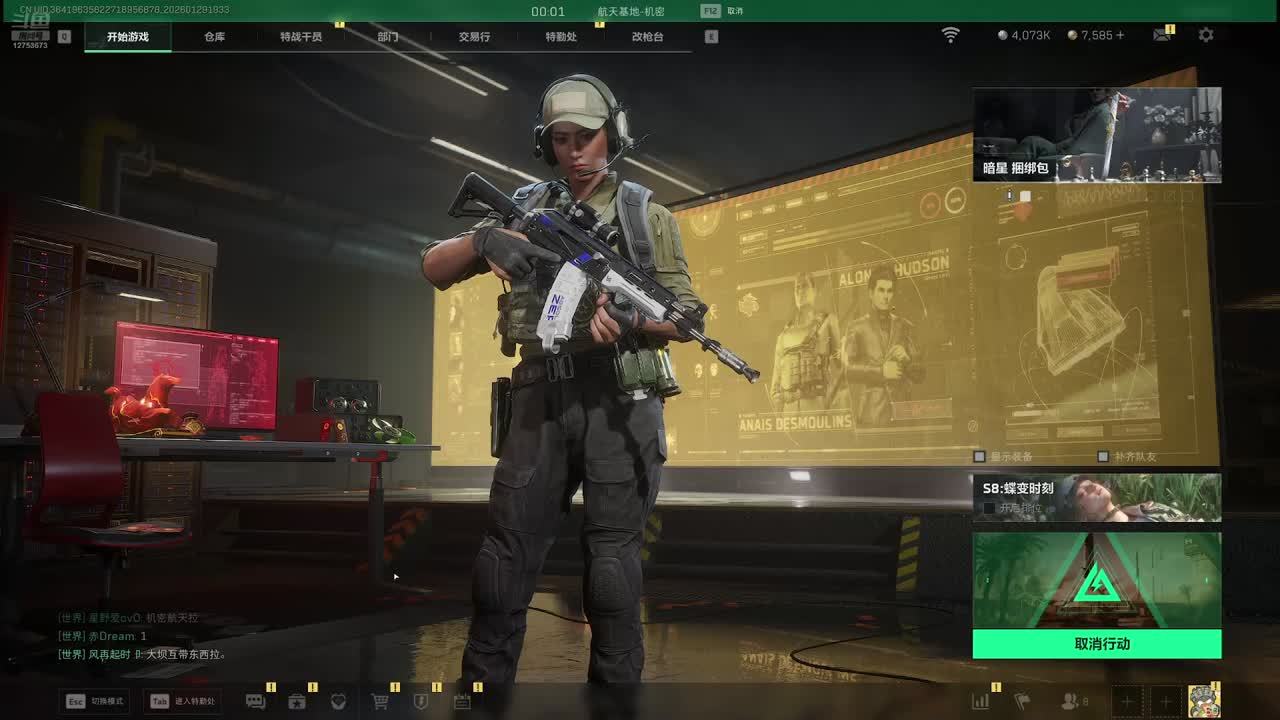Click the player avatar portrait
Viewport: 1280px width, 720px height.
pyautogui.click(x=1204, y=701)
